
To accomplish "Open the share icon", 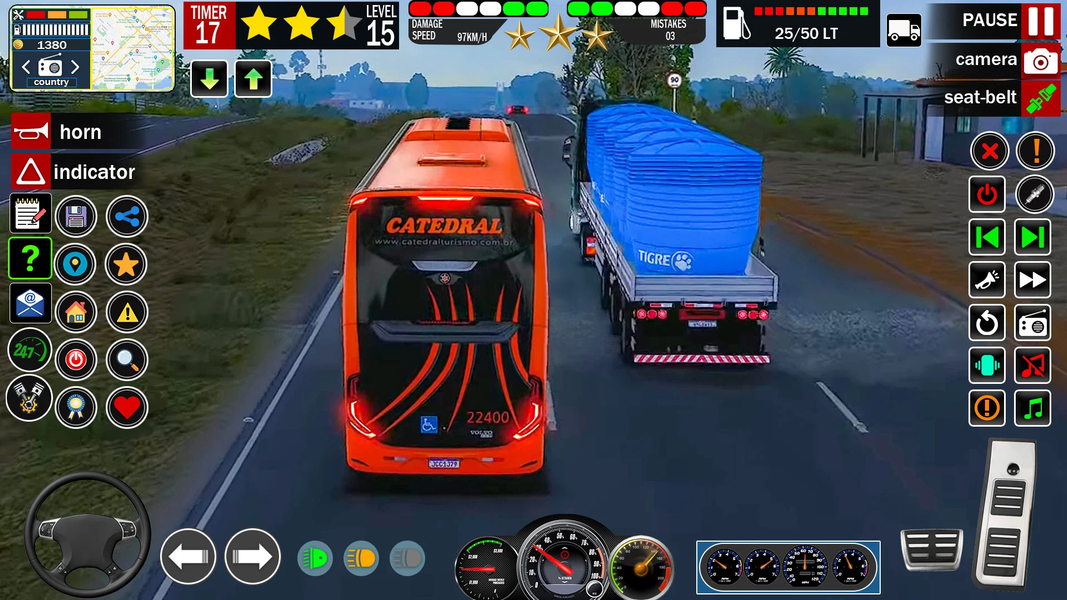I will (126, 216).
